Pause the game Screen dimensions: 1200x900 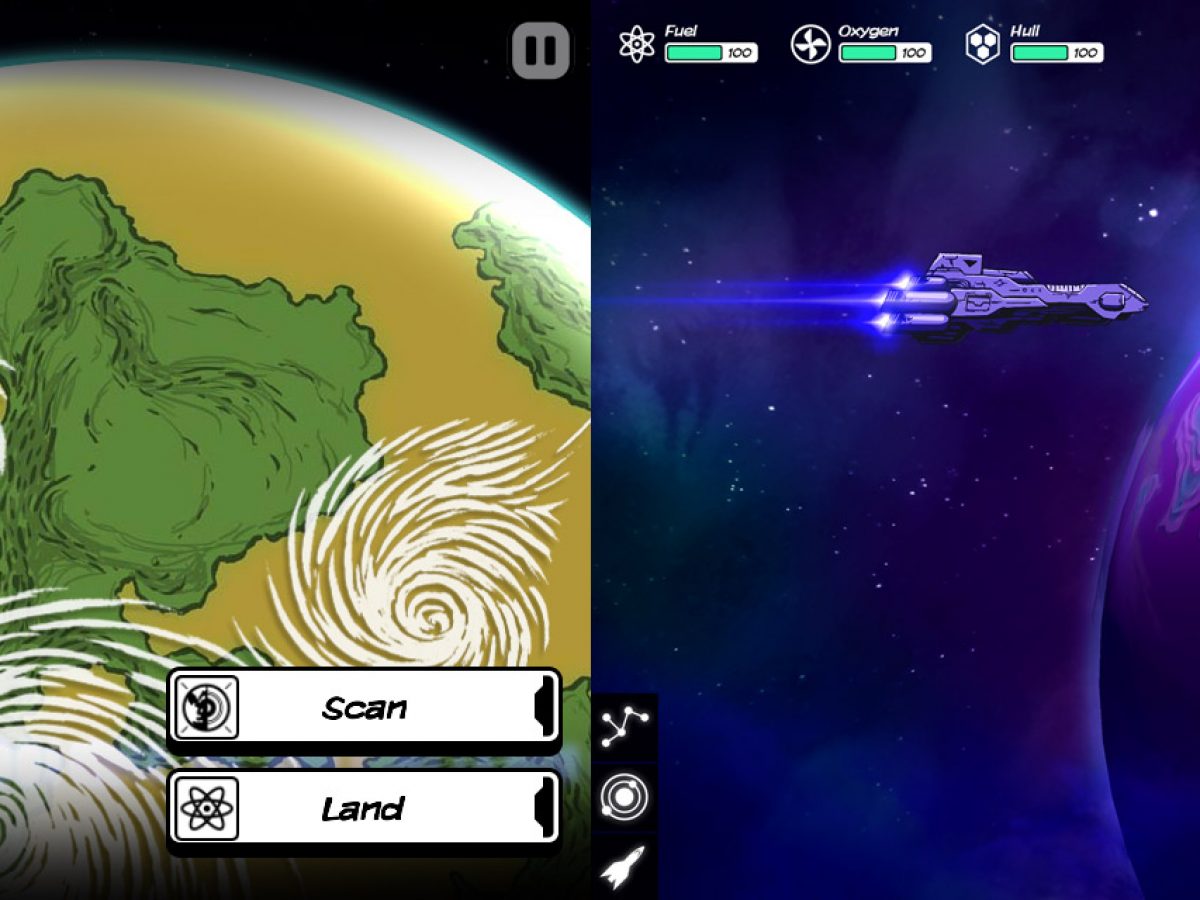pos(541,51)
